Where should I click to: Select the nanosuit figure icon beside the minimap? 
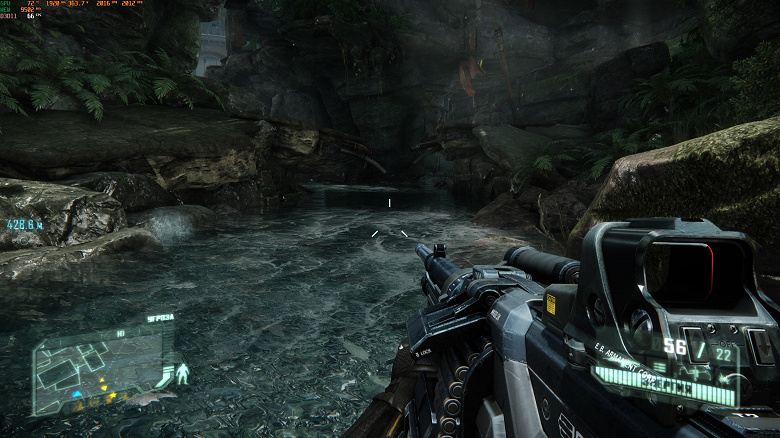(x=182, y=376)
